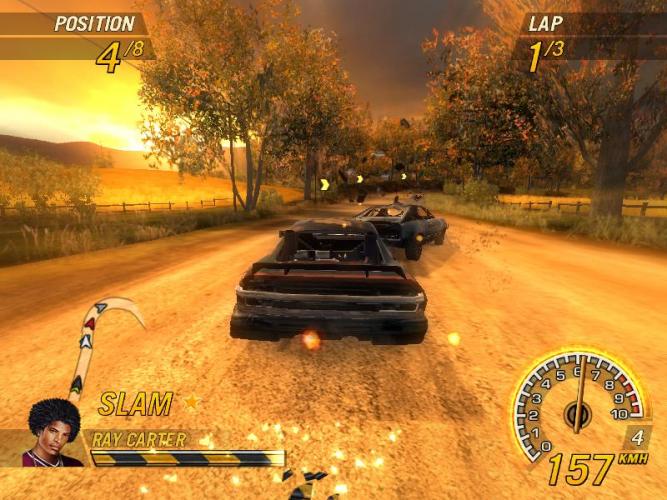Select the Ray Carter driver portrait

click(x=54, y=433)
